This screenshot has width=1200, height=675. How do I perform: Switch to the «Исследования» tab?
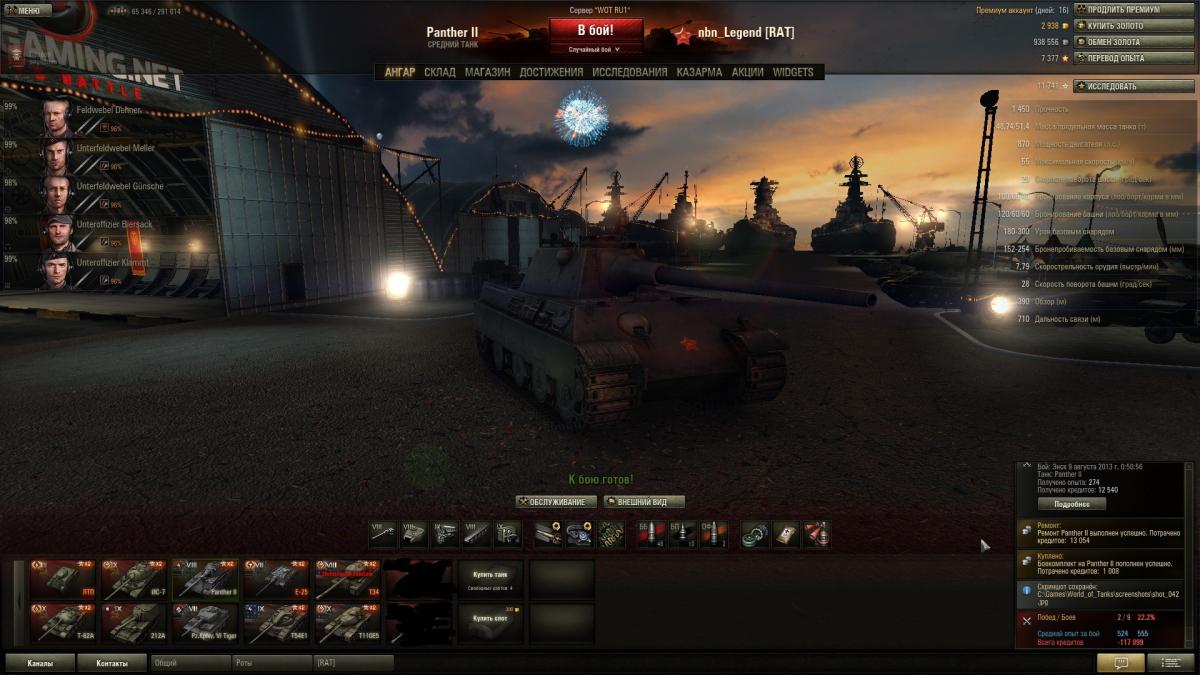[629, 72]
